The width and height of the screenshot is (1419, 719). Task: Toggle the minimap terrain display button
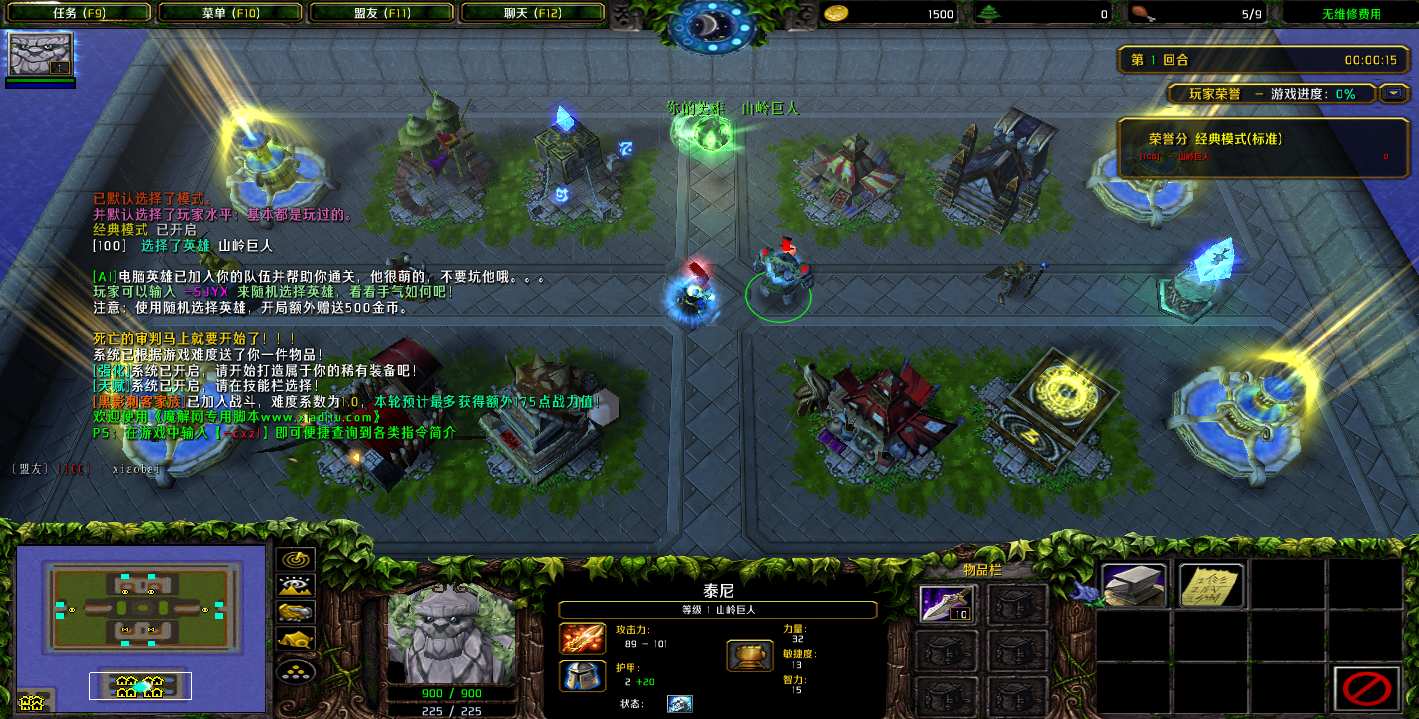296,586
